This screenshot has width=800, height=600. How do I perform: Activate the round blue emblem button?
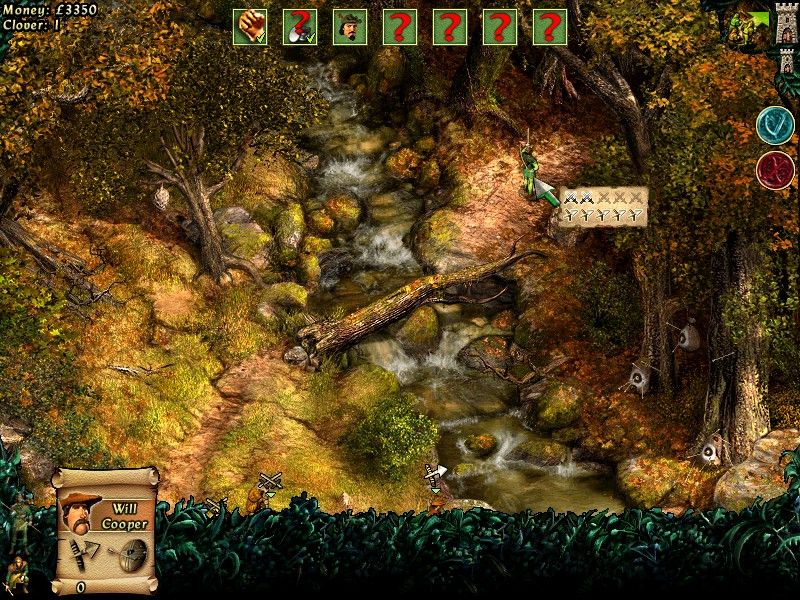point(775,126)
